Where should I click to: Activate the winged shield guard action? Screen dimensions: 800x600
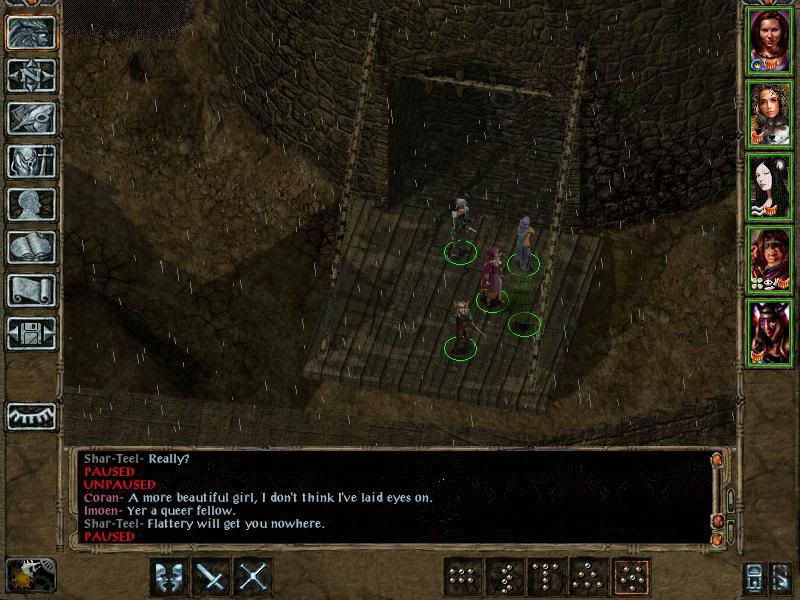click(x=169, y=577)
